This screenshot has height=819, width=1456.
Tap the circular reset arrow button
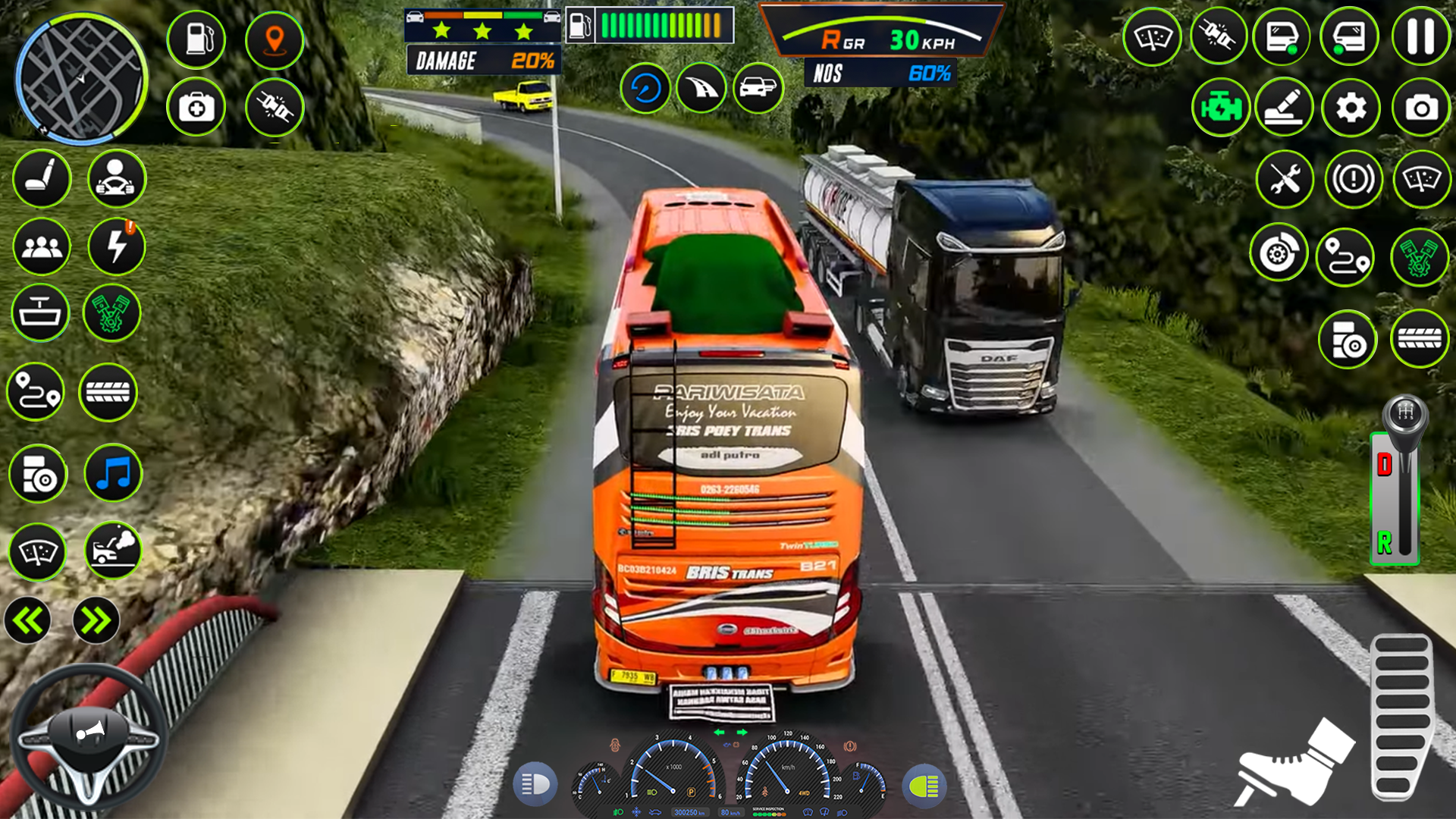(645, 89)
